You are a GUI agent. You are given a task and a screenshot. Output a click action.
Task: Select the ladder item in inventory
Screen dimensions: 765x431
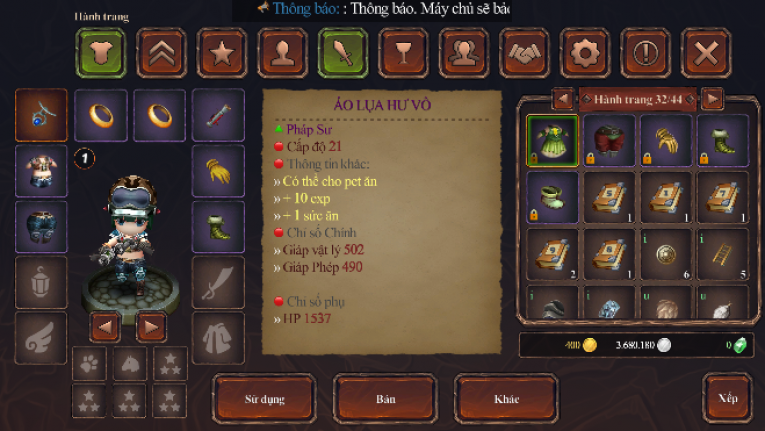point(722,254)
